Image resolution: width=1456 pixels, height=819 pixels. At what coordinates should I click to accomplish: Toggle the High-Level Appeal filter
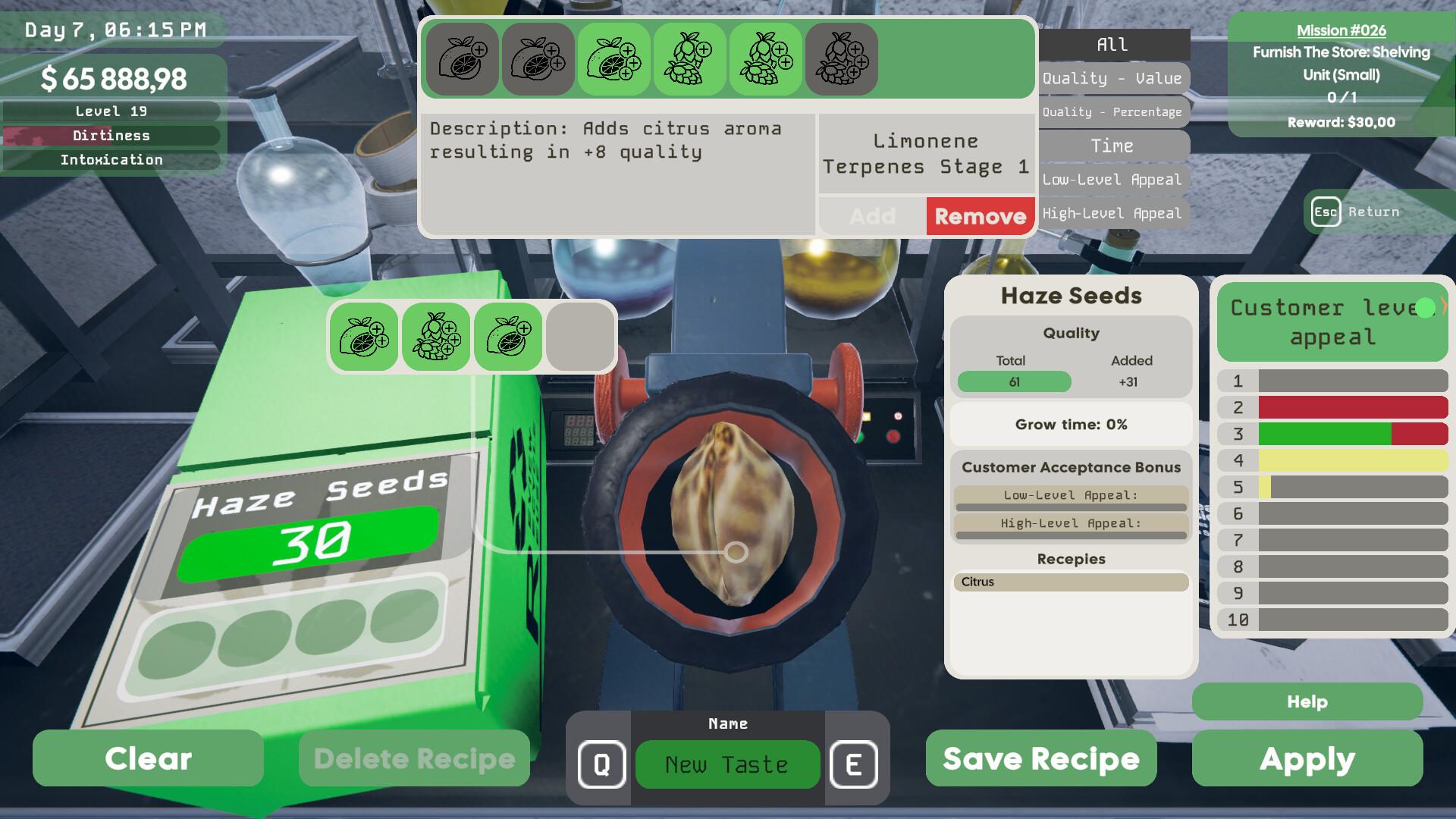[1112, 213]
